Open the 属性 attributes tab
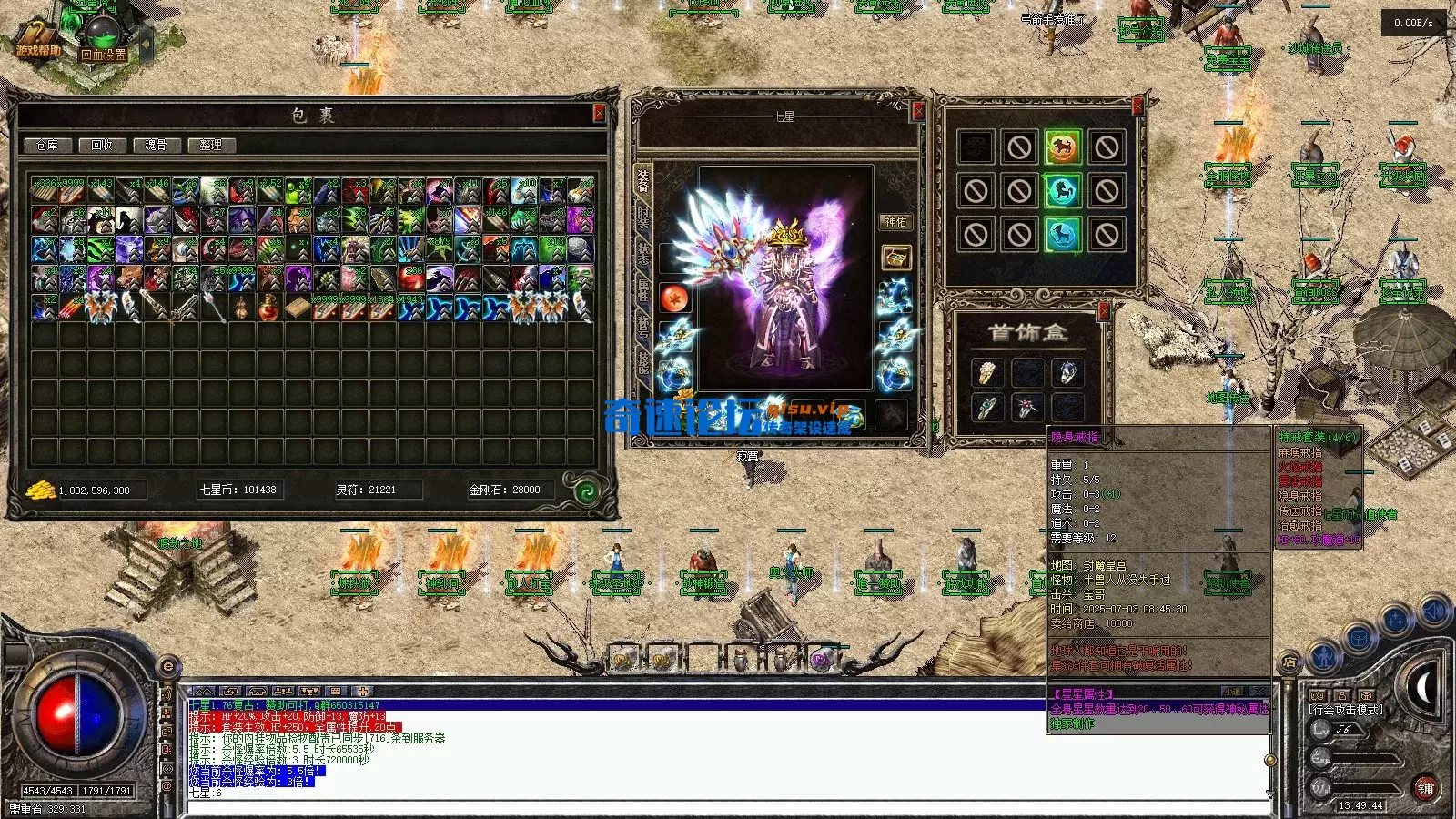This screenshot has width=1456, height=819. 643,291
